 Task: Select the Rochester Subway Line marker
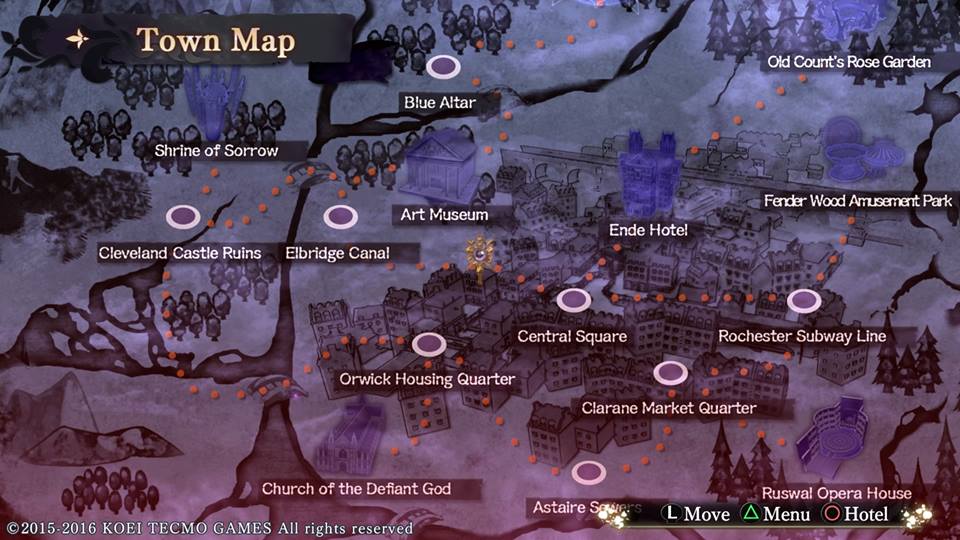click(803, 300)
